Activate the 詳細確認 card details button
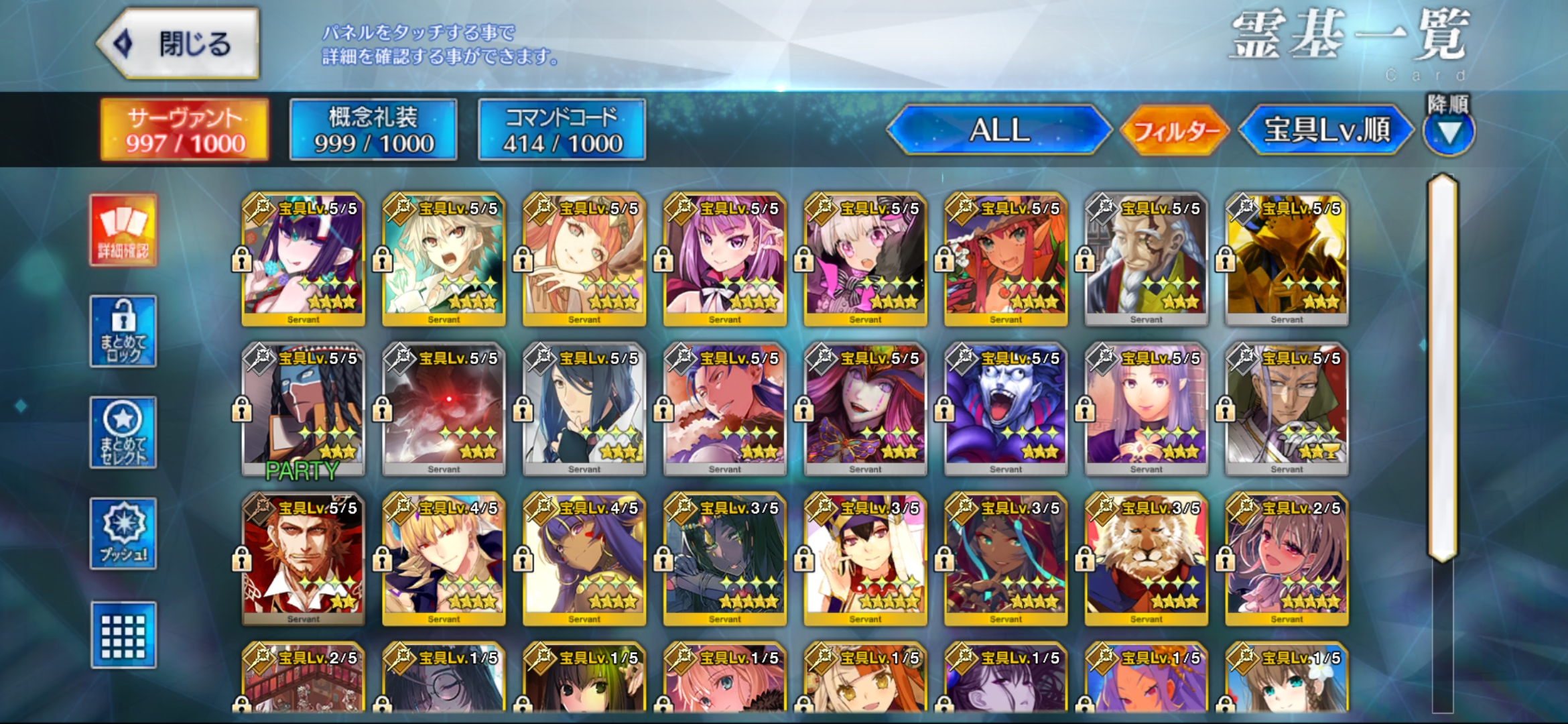Viewport: 1568px width, 724px height. click(x=124, y=230)
